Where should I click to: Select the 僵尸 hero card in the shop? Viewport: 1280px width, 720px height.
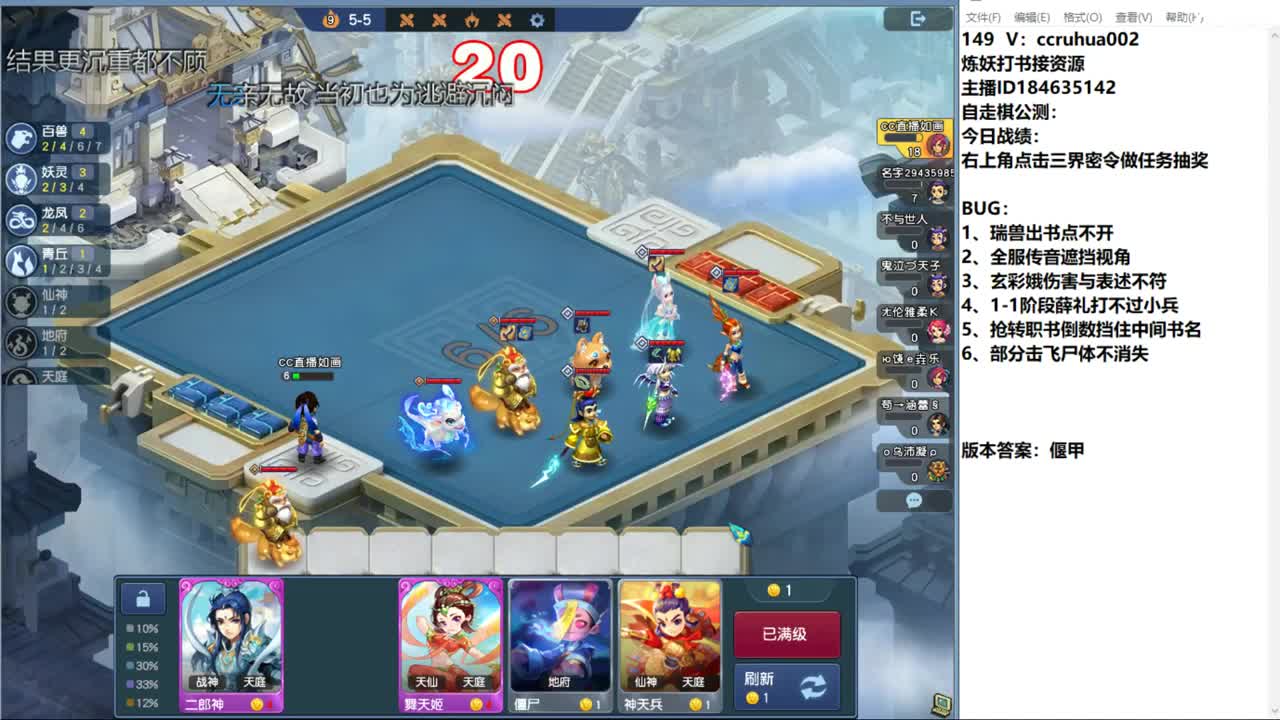point(560,645)
